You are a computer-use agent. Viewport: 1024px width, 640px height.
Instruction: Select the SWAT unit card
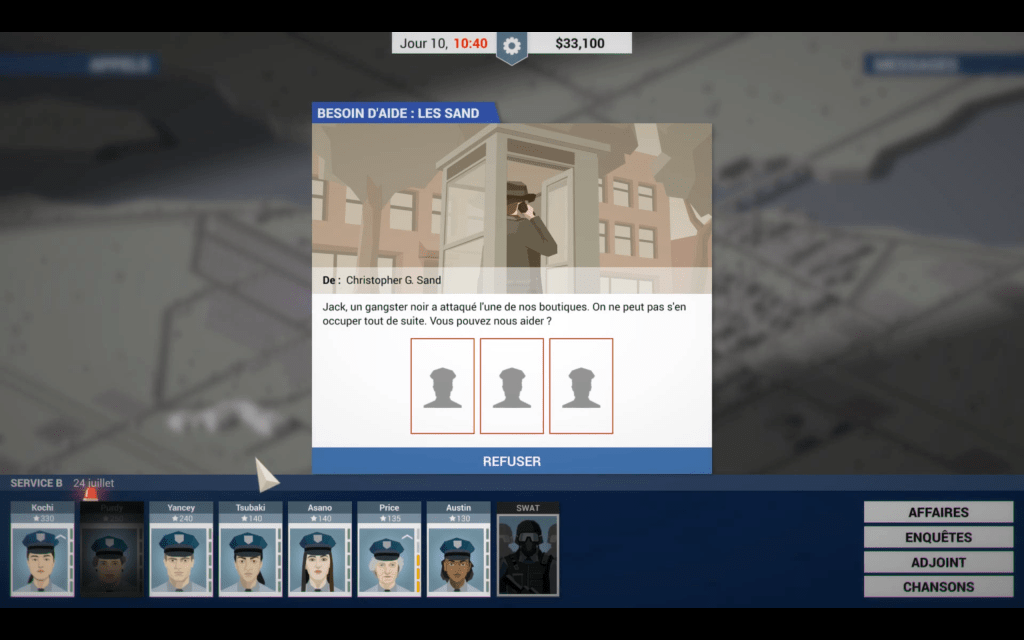tap(528, 550)
